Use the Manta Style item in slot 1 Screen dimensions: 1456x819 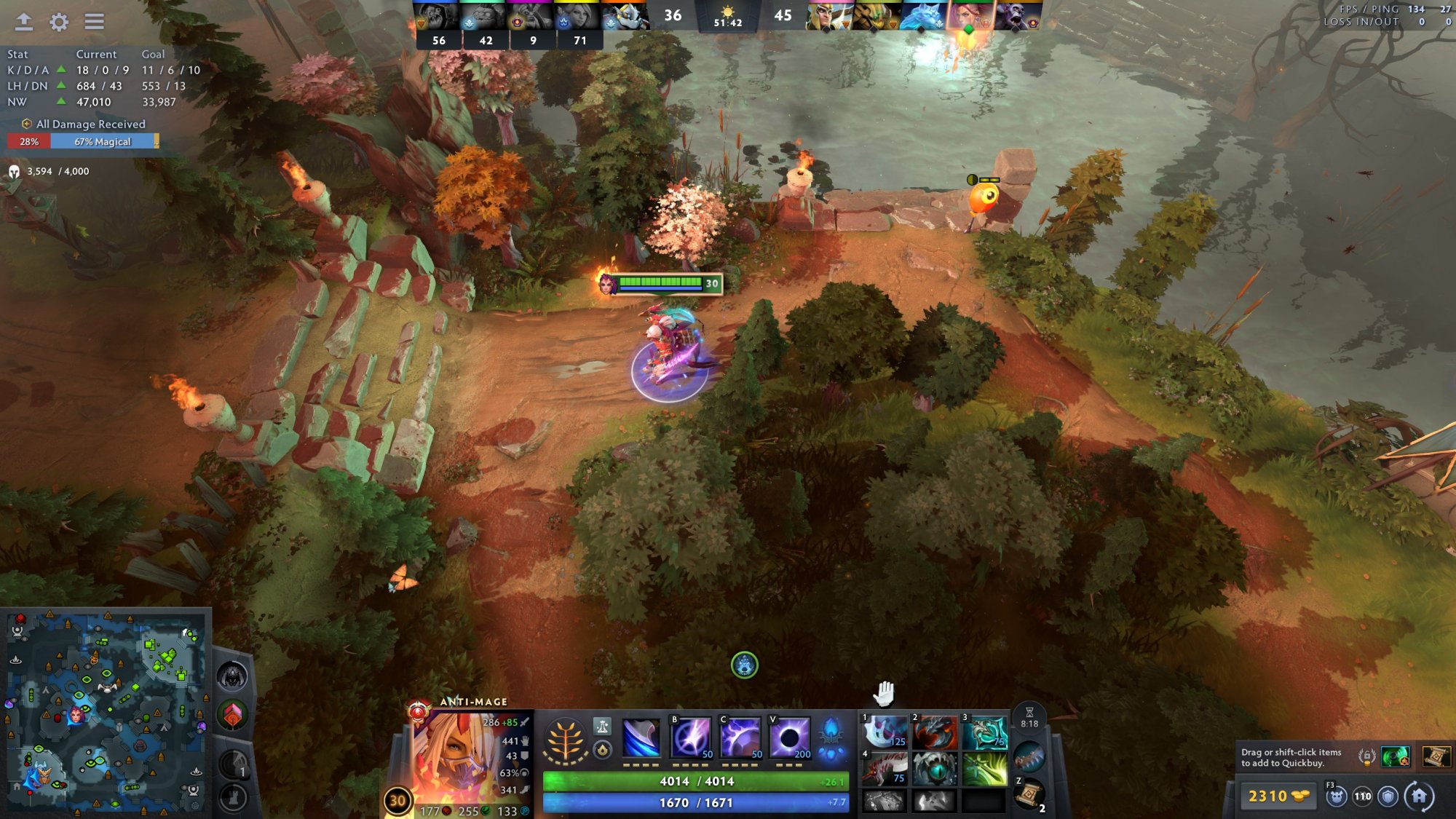885,731
